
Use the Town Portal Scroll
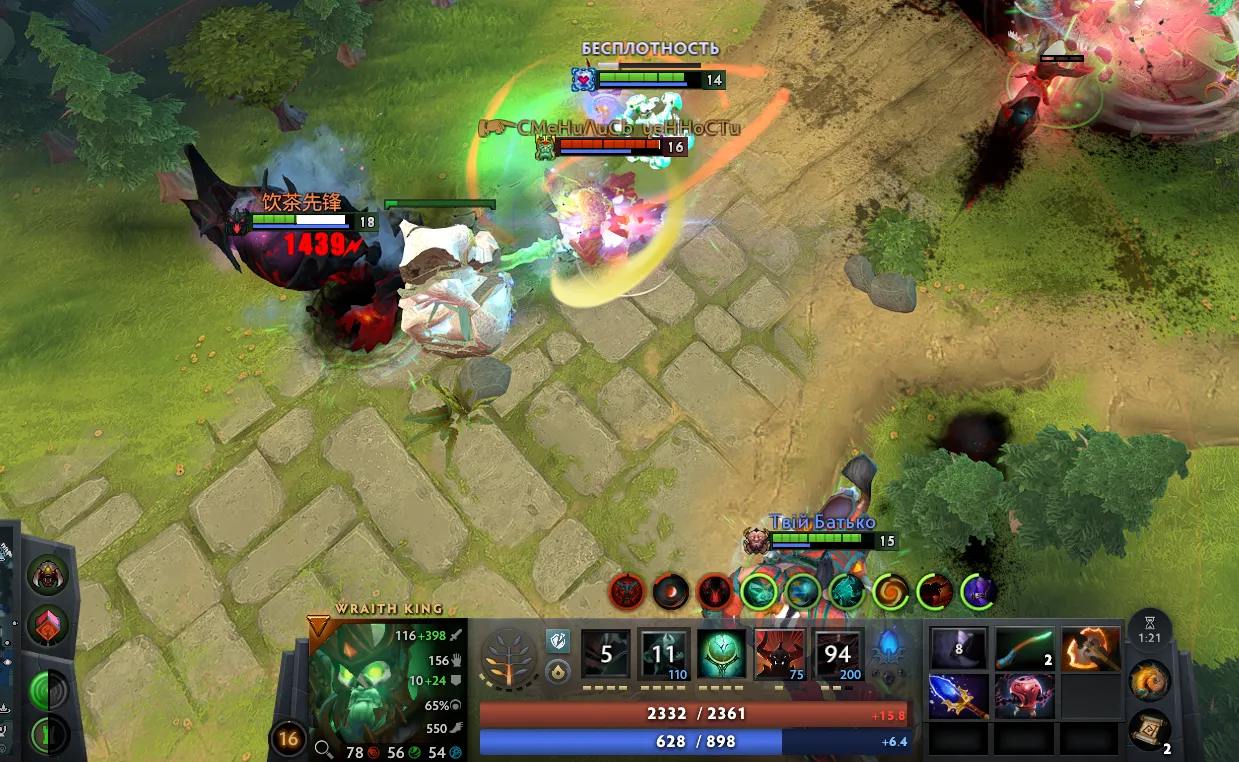[x=1150, y=731]
